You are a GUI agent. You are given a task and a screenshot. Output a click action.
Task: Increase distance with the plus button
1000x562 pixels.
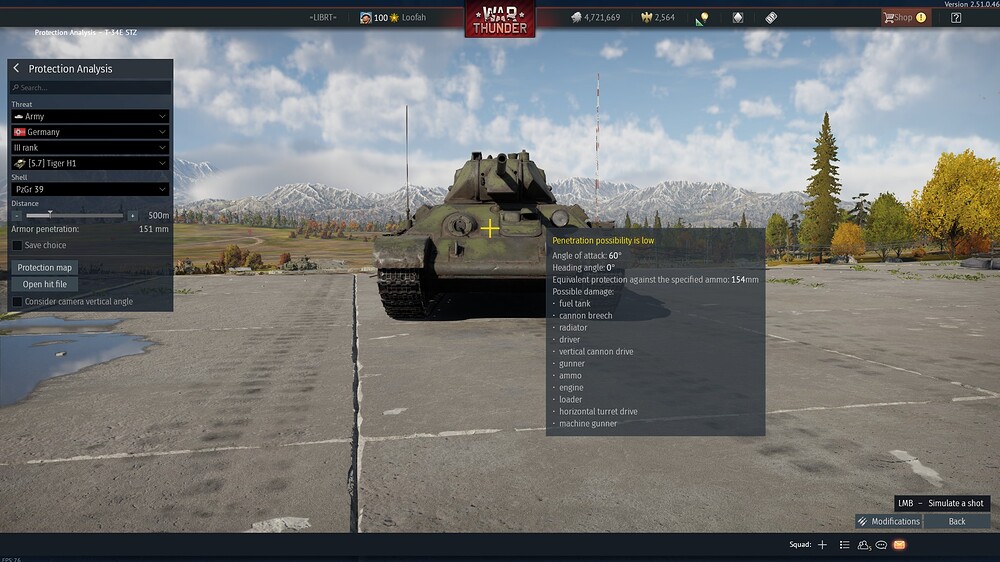coord(132,216)
